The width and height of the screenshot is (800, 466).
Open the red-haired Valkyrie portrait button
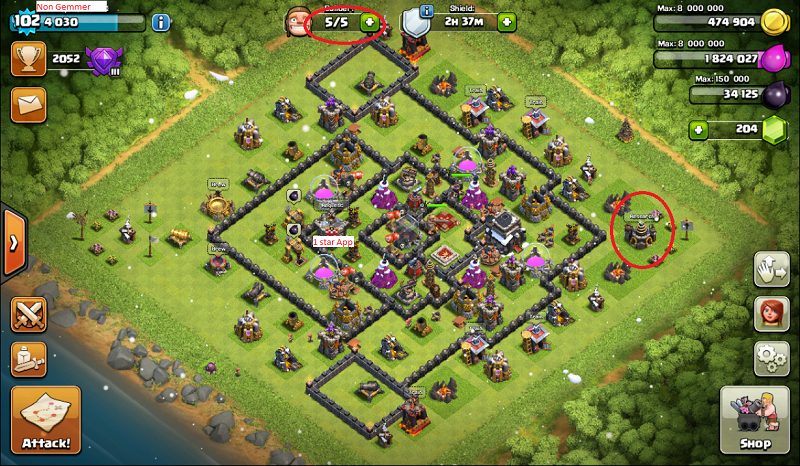coord(770,312)
